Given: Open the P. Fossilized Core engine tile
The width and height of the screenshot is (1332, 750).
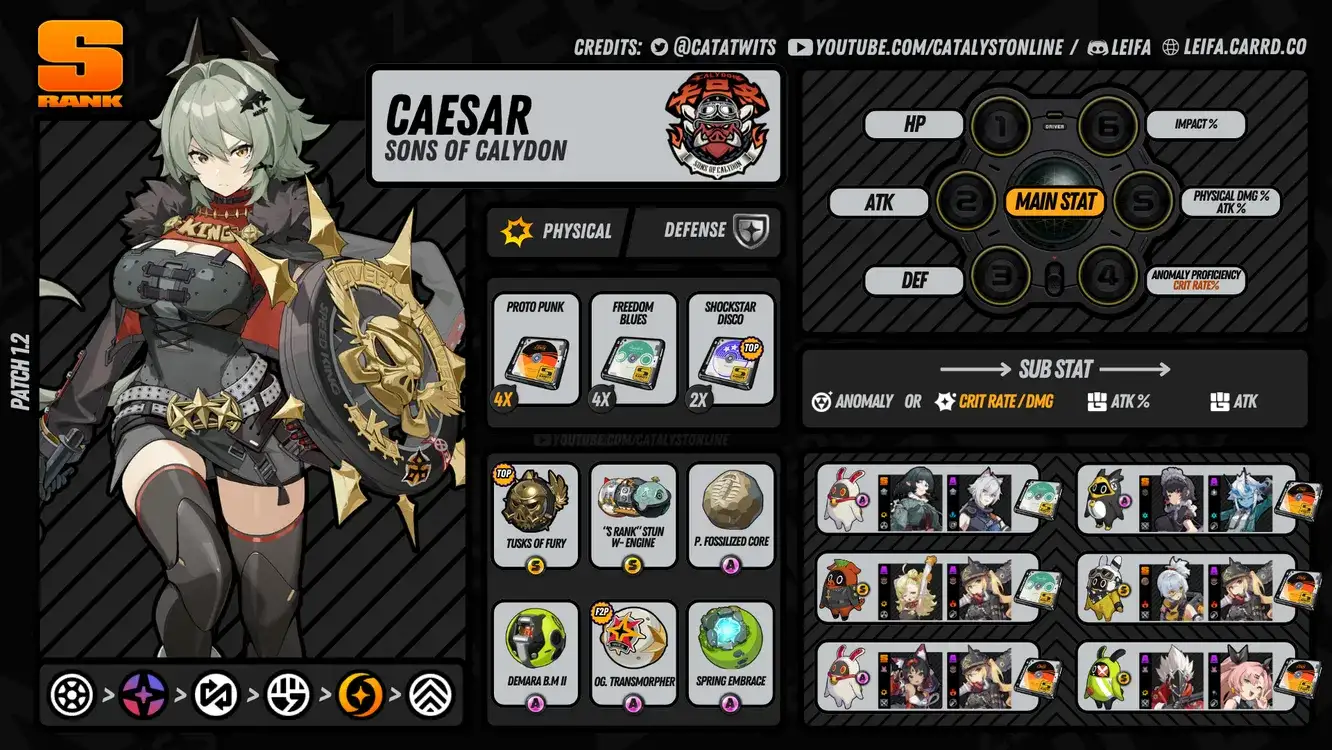Looking at the screenshot, I should [x=731, y=515].
